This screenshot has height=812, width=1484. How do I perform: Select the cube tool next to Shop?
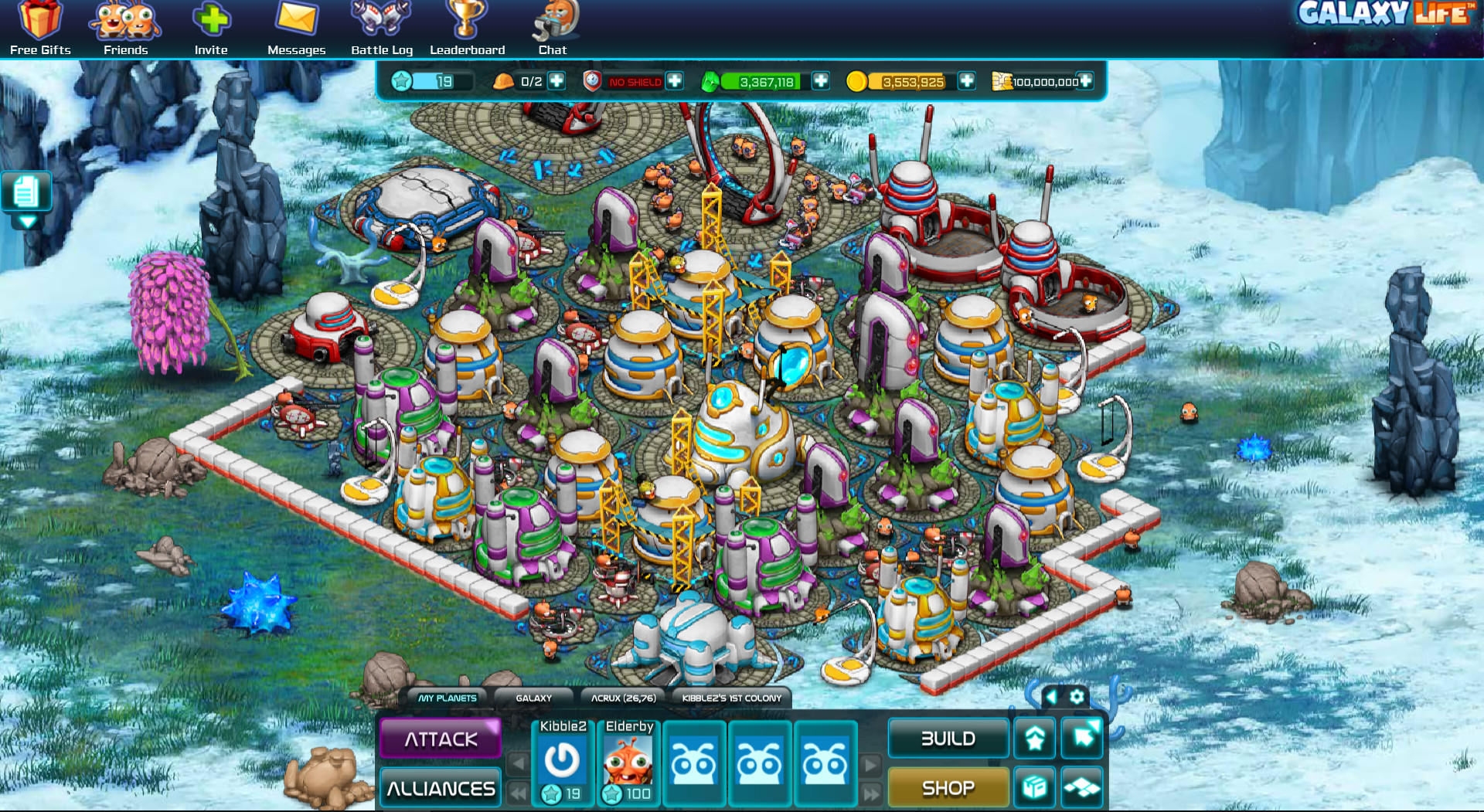click(x=1034, y=787)
